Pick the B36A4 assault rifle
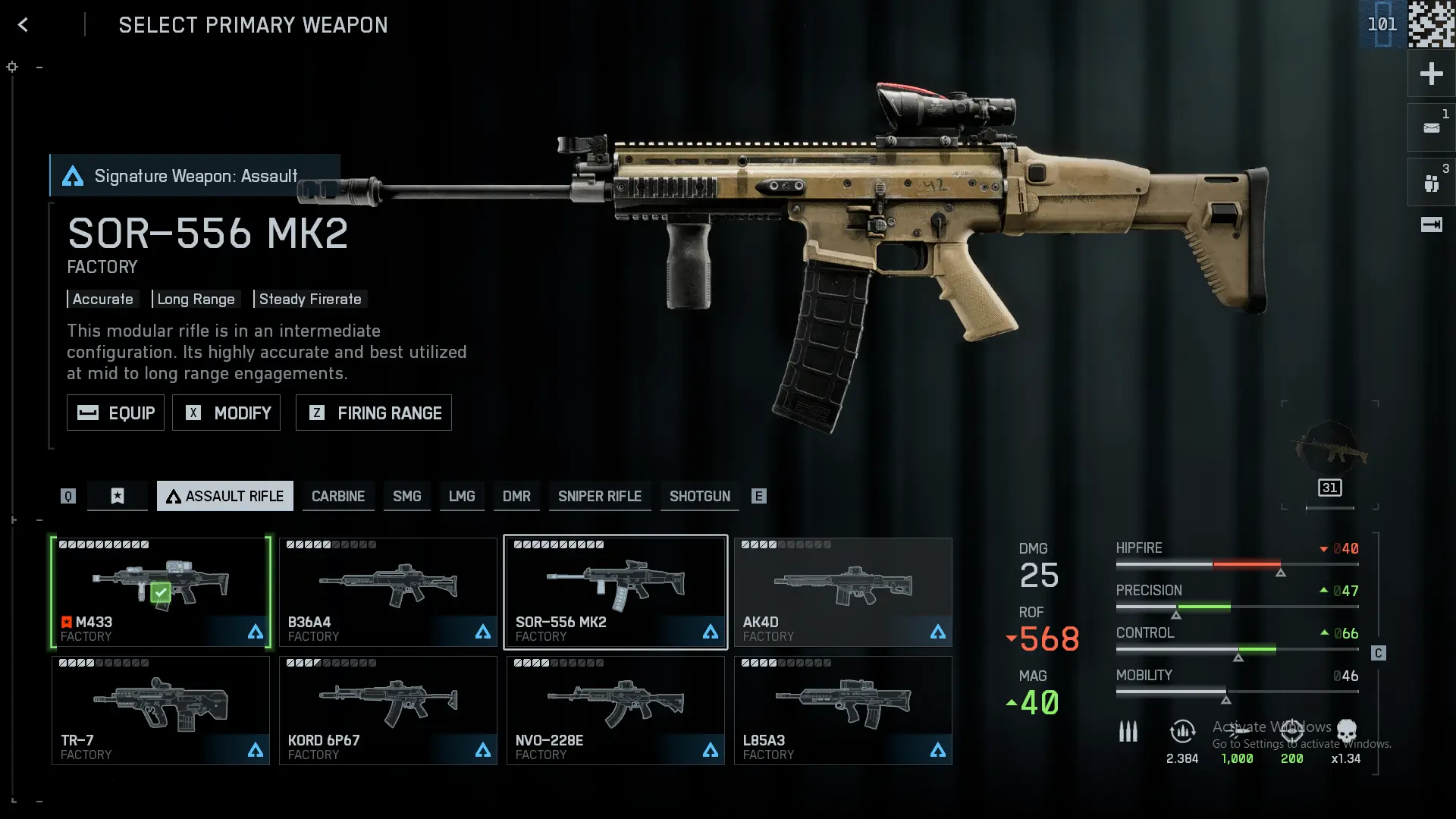Screen dimensions: 1456x819 coord(388,592)
